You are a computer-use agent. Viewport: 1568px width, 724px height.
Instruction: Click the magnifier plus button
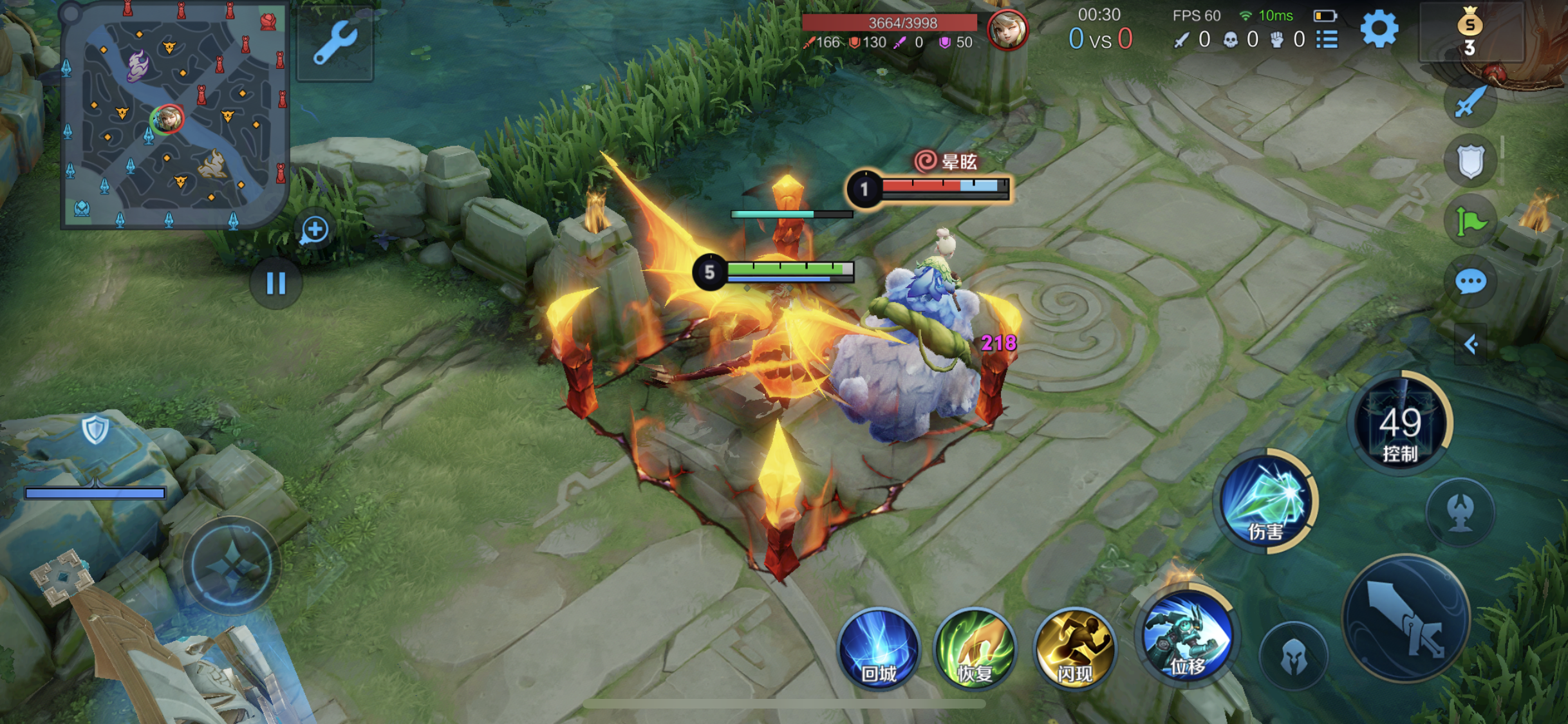[315, 230]
